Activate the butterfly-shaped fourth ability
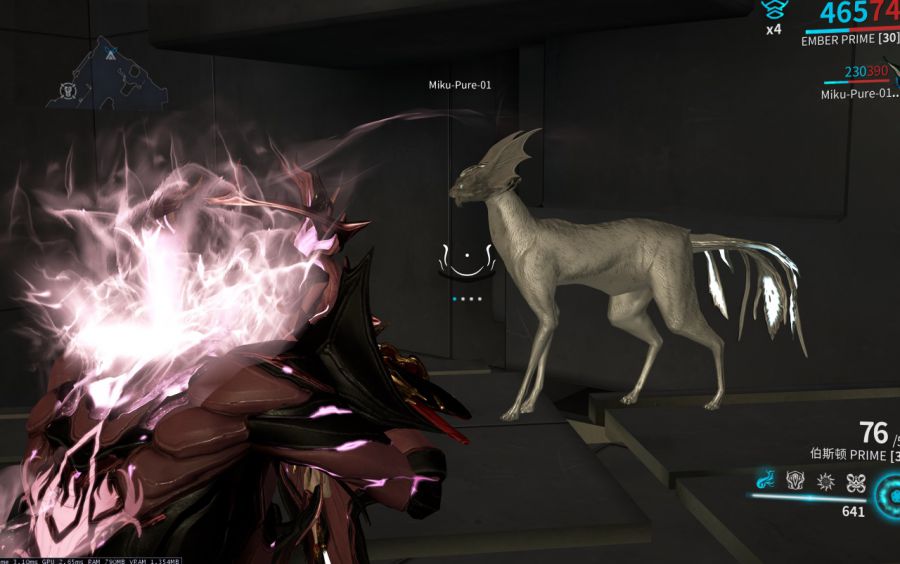Image resolution: width=900 pixels, height=564 pixels. (x=855, y=482)
